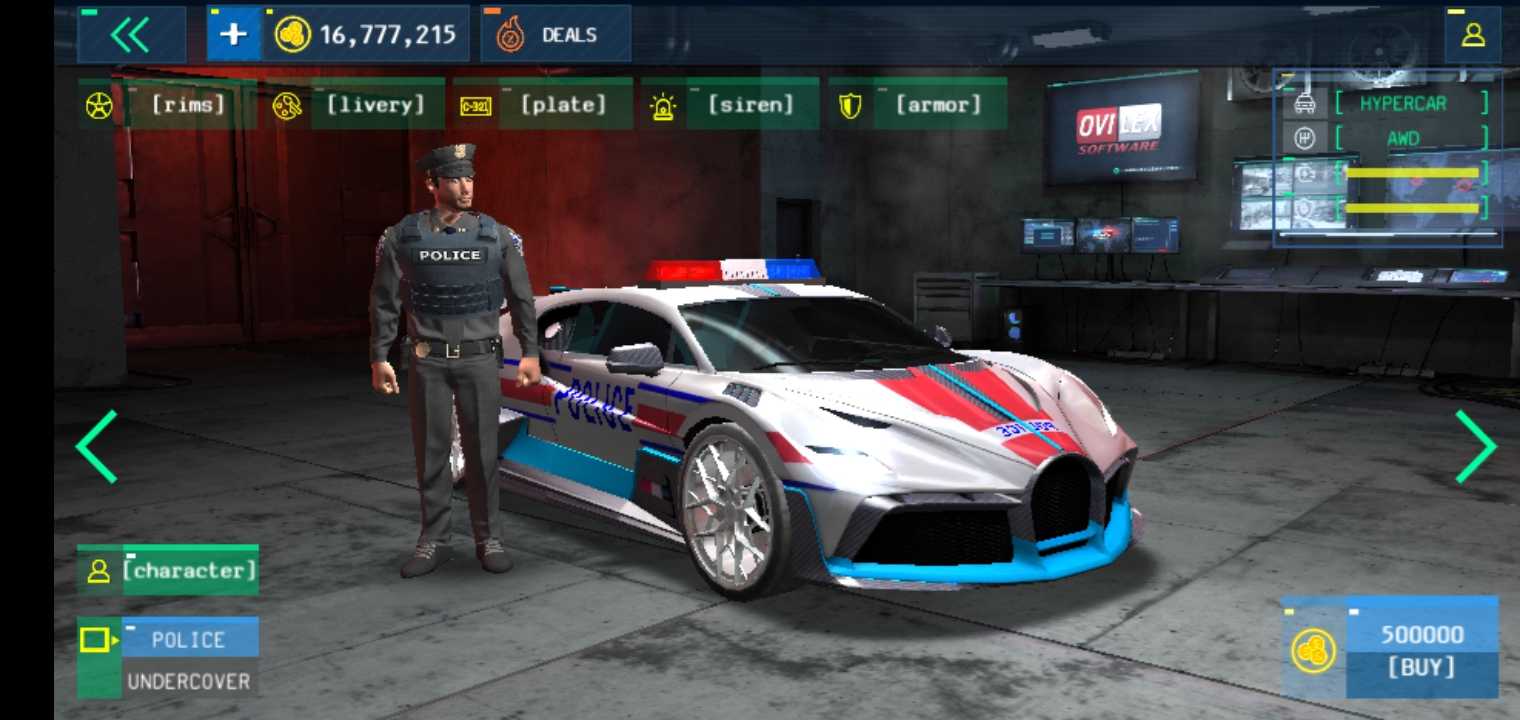
Task: Show the previous car with left arrow
Action: coord(96,447)
